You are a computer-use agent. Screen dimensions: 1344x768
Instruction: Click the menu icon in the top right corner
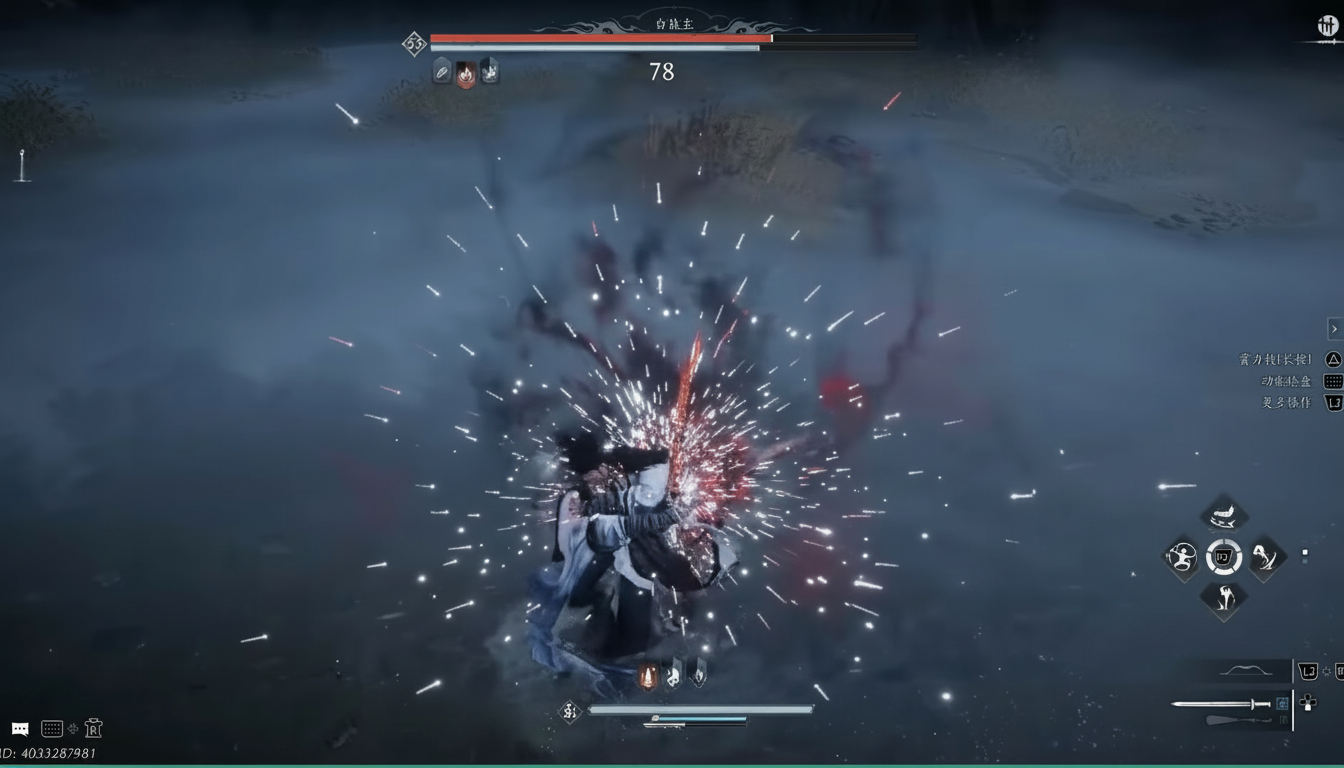pos(1327,27)
